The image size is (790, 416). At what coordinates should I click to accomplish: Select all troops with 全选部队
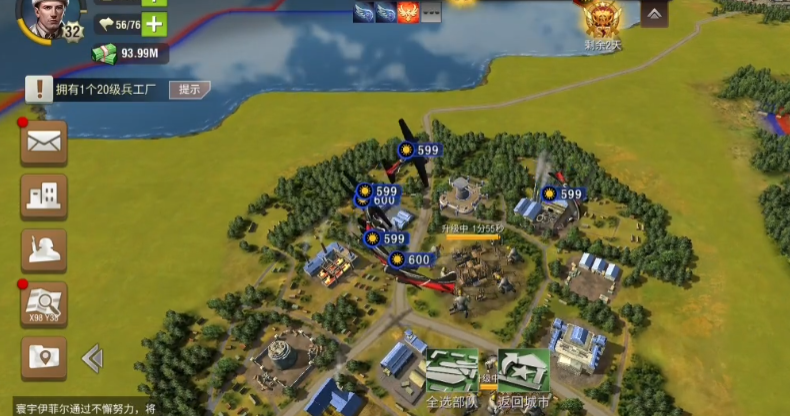pos(451,375)
